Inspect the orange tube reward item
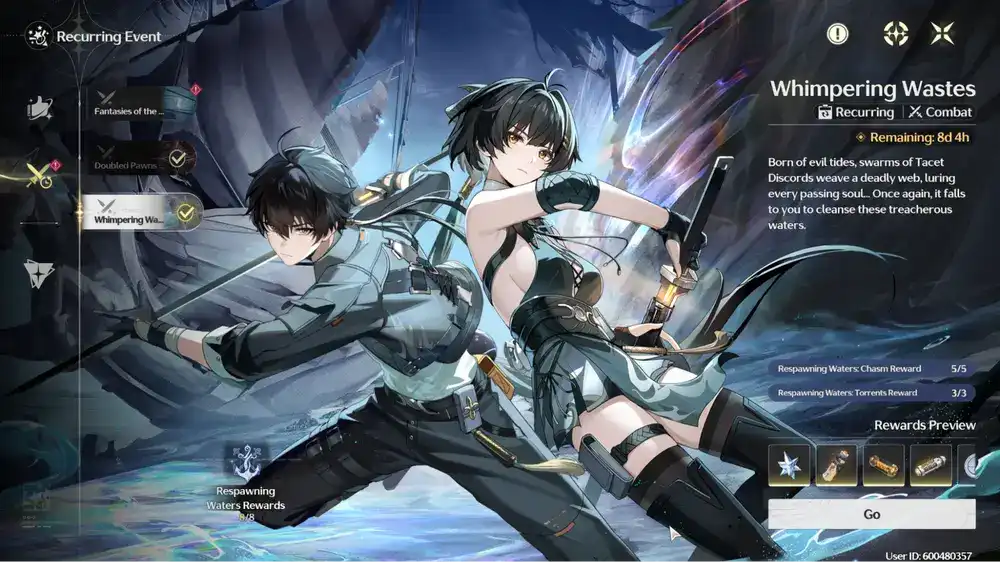1000x562 pixels. pos(884,466)
